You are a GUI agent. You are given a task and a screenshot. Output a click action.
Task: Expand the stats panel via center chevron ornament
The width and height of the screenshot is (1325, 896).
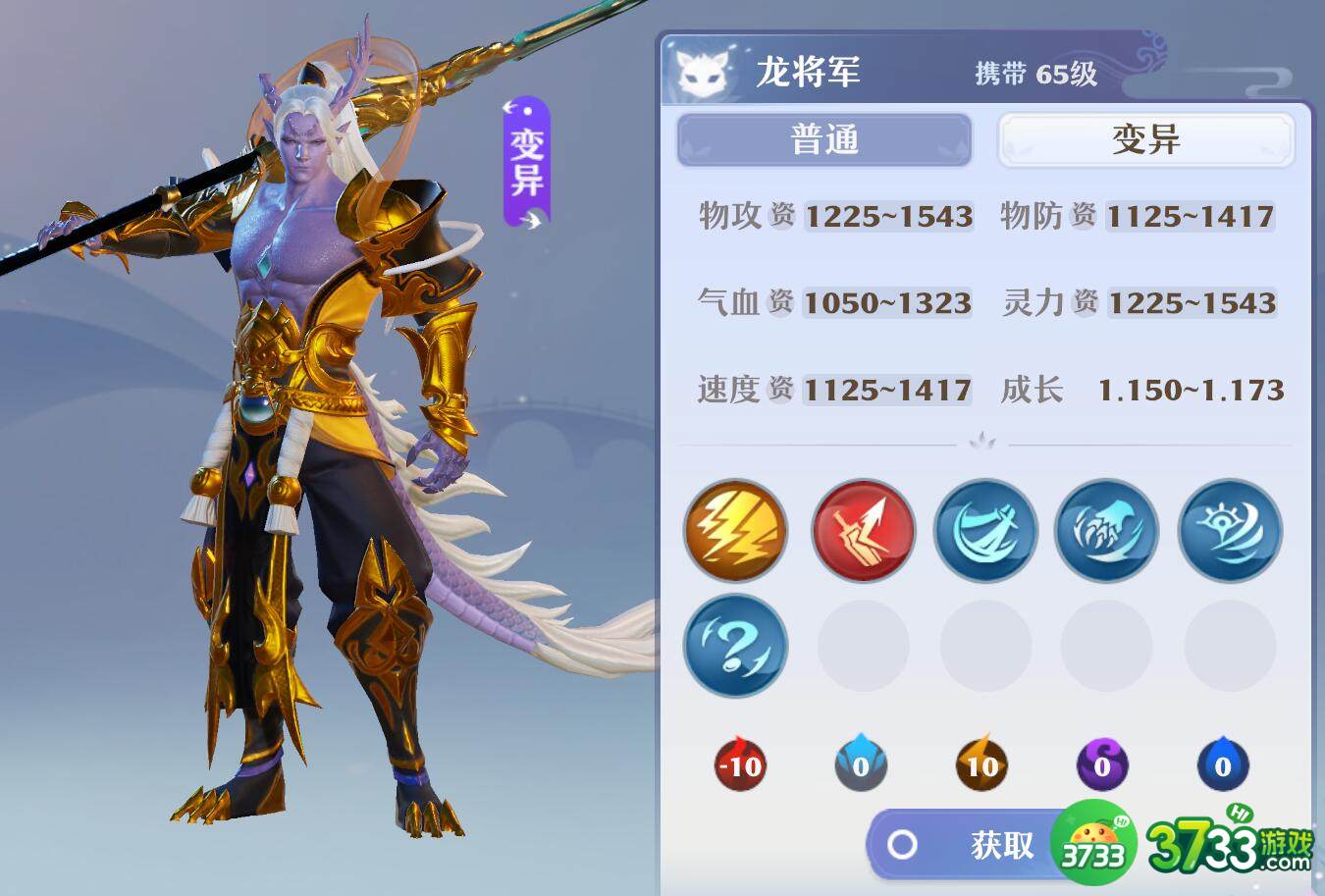tap(981, 443)
